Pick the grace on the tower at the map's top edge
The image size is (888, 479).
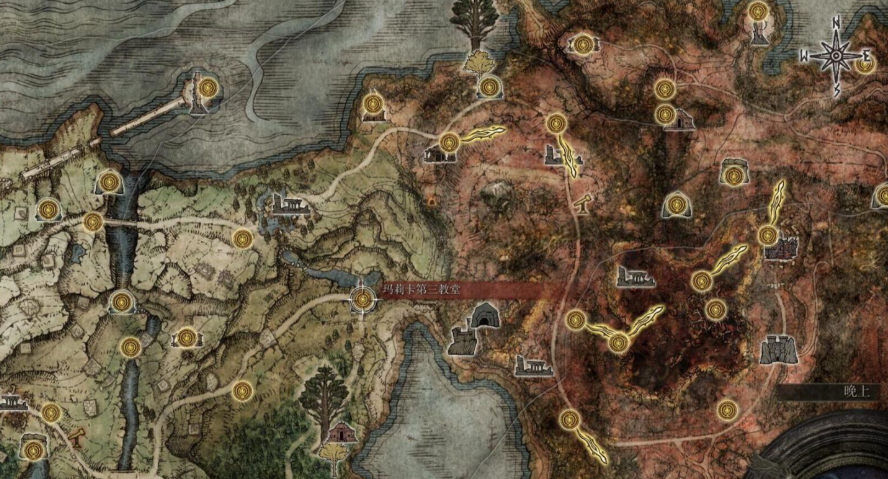point(759,12)
